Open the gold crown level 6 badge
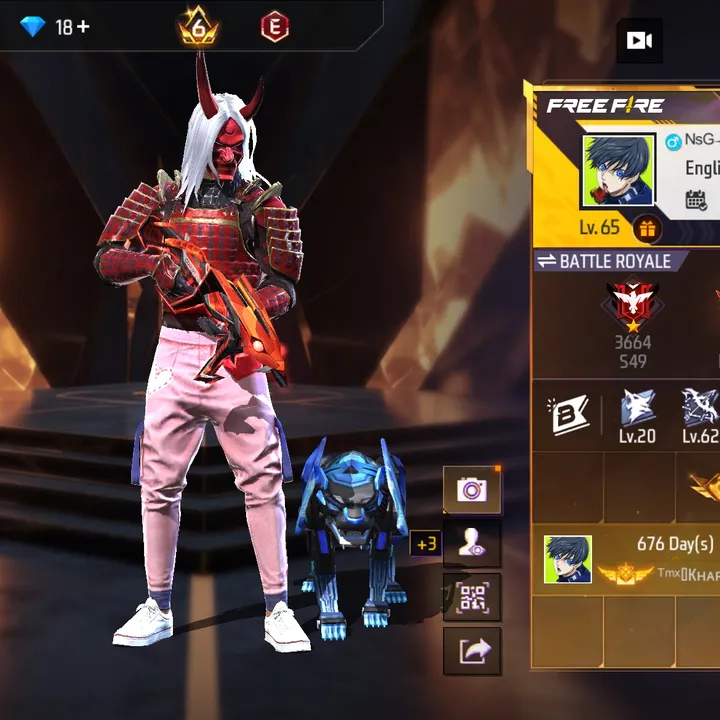The height and width of the screenshot is (720, 720). pos(198,28)
